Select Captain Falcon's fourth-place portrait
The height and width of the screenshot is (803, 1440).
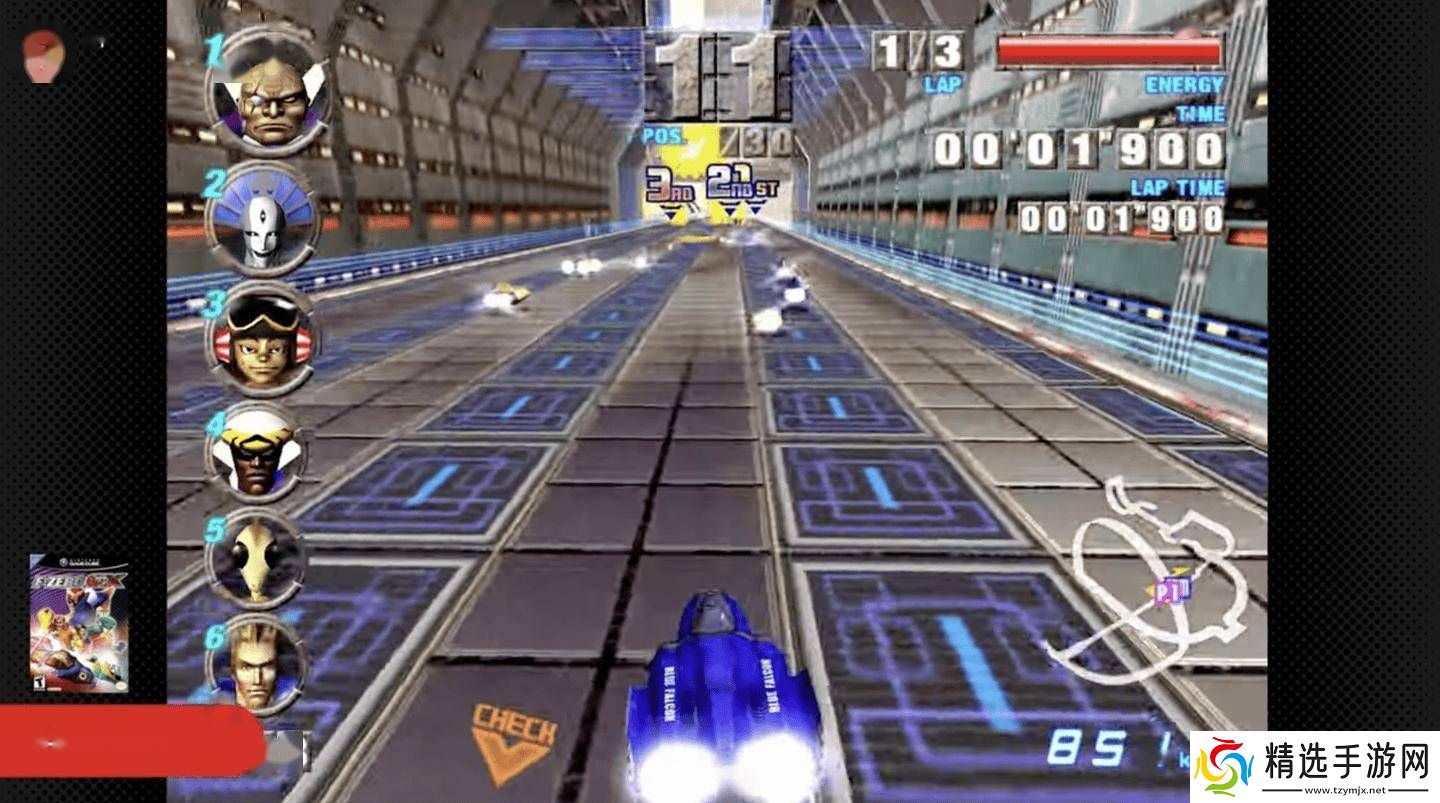point(256,455)
